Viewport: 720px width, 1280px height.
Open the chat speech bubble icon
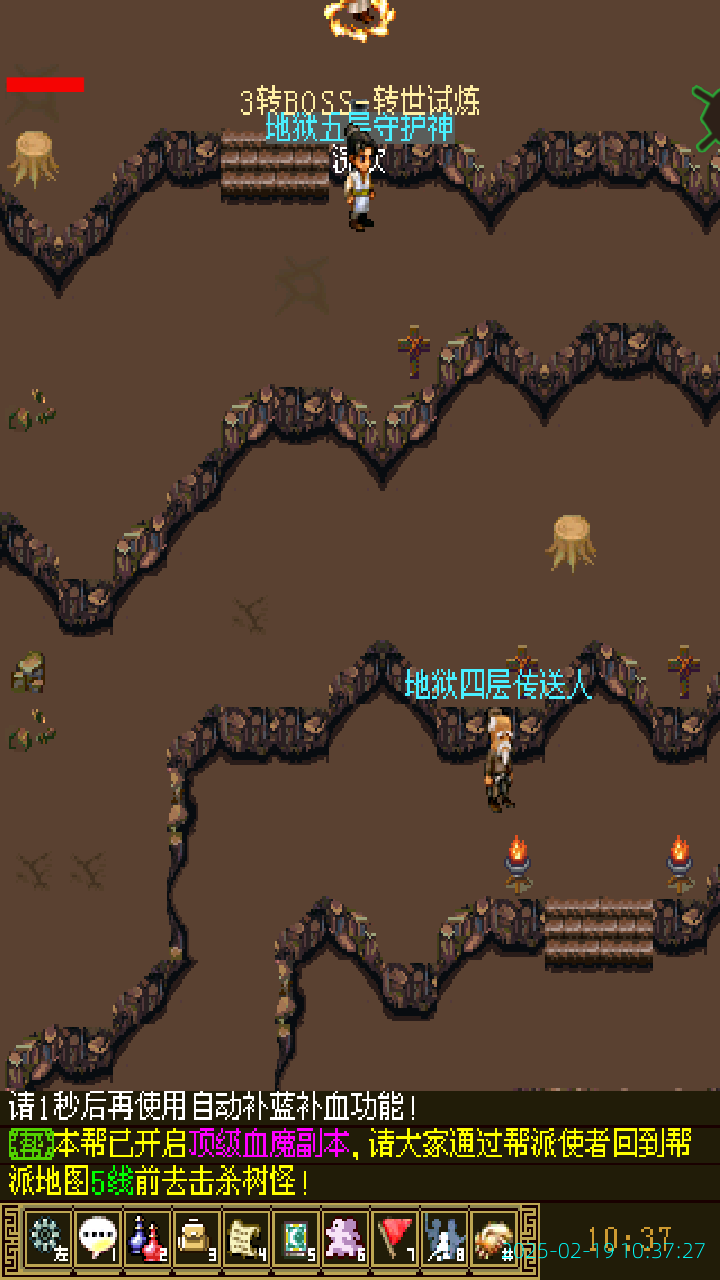point(97,1238)
